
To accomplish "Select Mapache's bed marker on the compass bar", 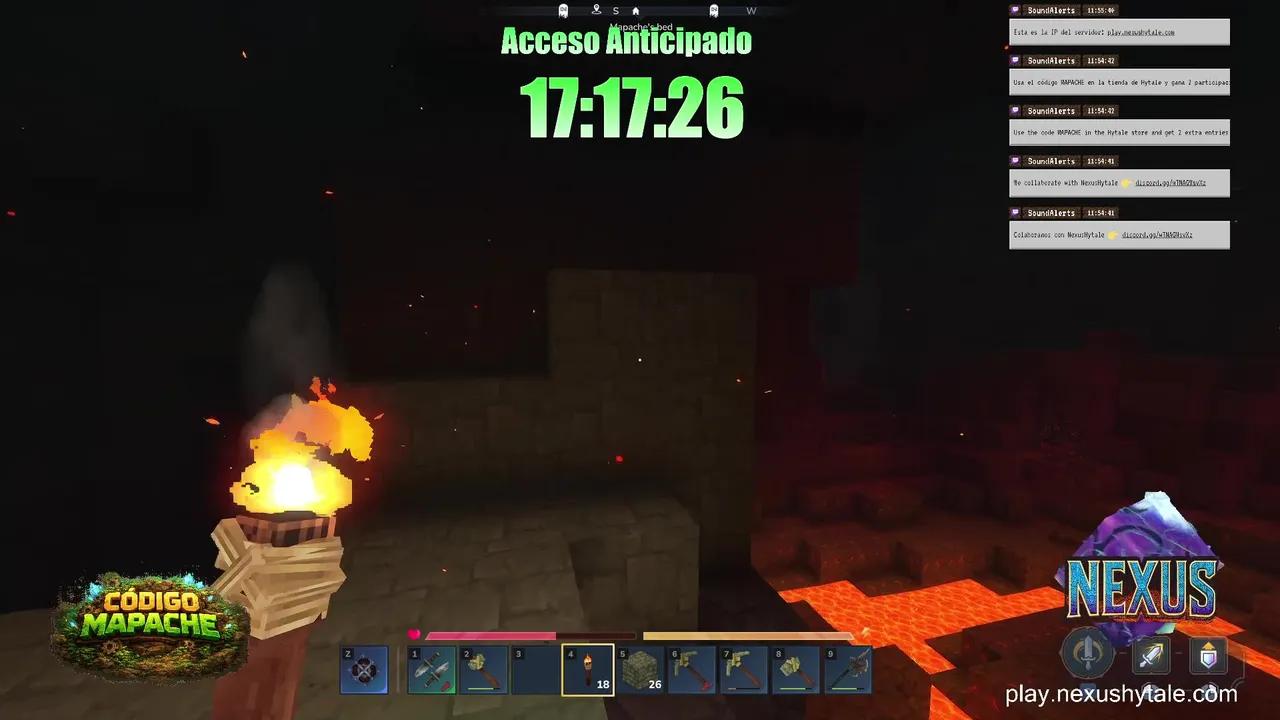I will point(636,10).
